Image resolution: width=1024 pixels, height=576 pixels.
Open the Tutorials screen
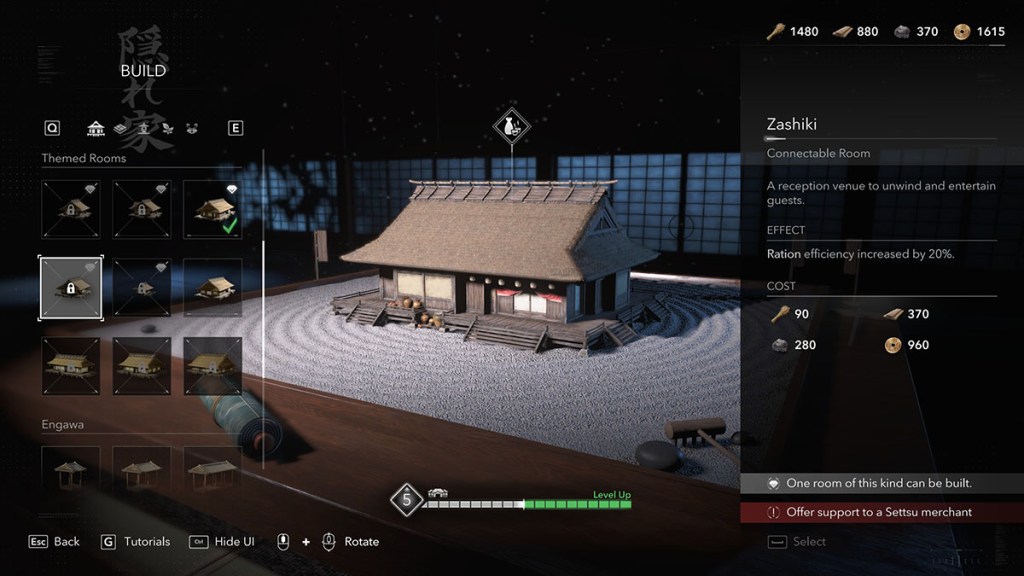click(x=136, y=541)
